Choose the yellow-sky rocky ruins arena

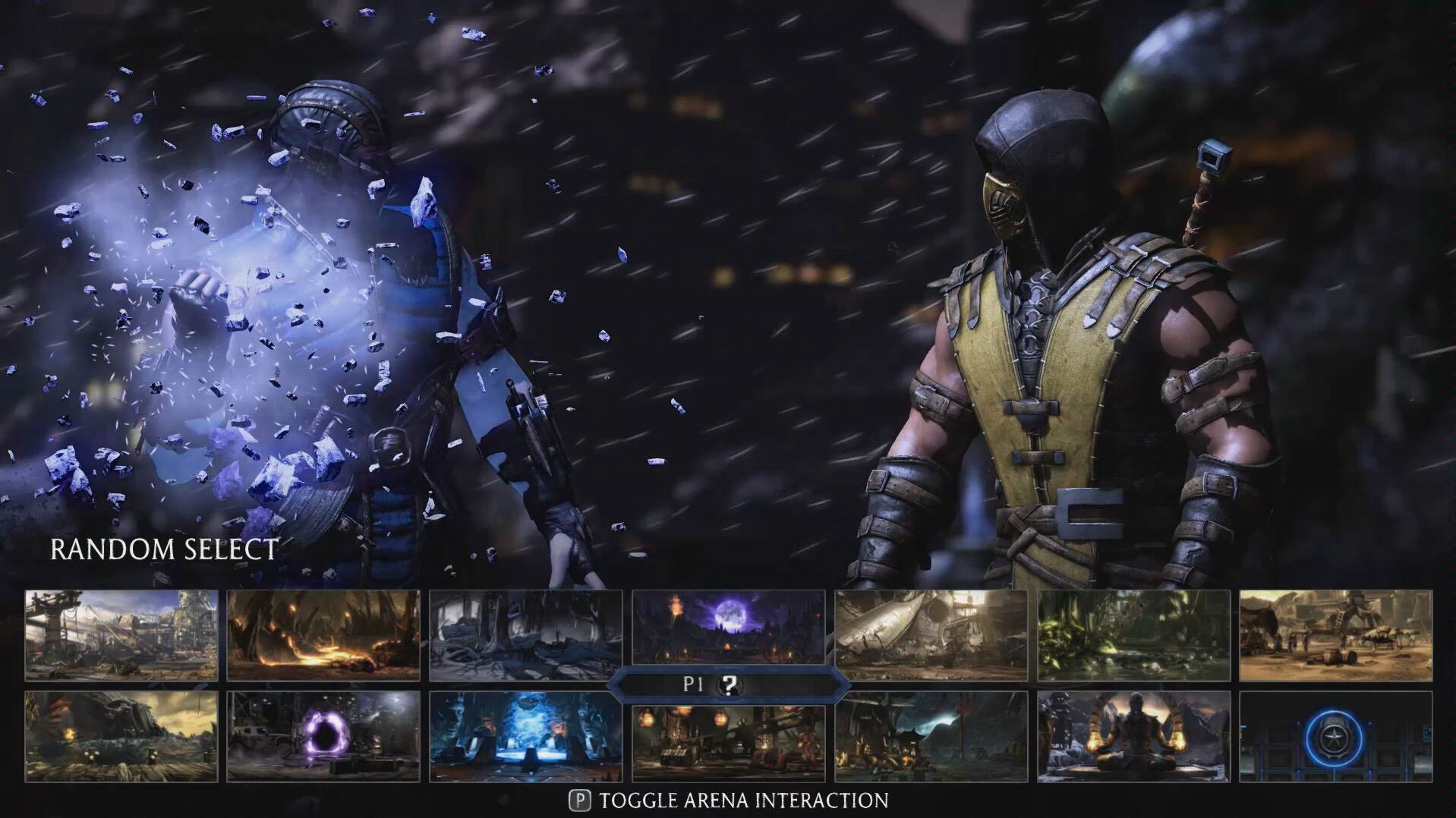point(121,736)
